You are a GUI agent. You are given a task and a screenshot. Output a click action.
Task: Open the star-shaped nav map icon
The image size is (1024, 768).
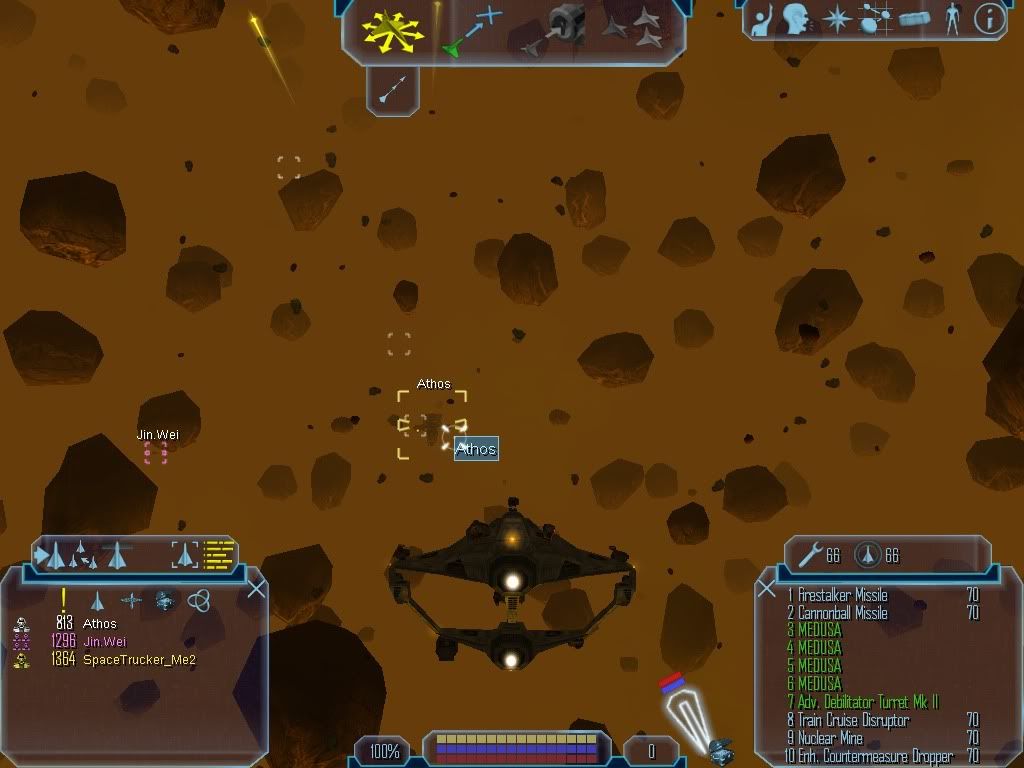point(835,19)
